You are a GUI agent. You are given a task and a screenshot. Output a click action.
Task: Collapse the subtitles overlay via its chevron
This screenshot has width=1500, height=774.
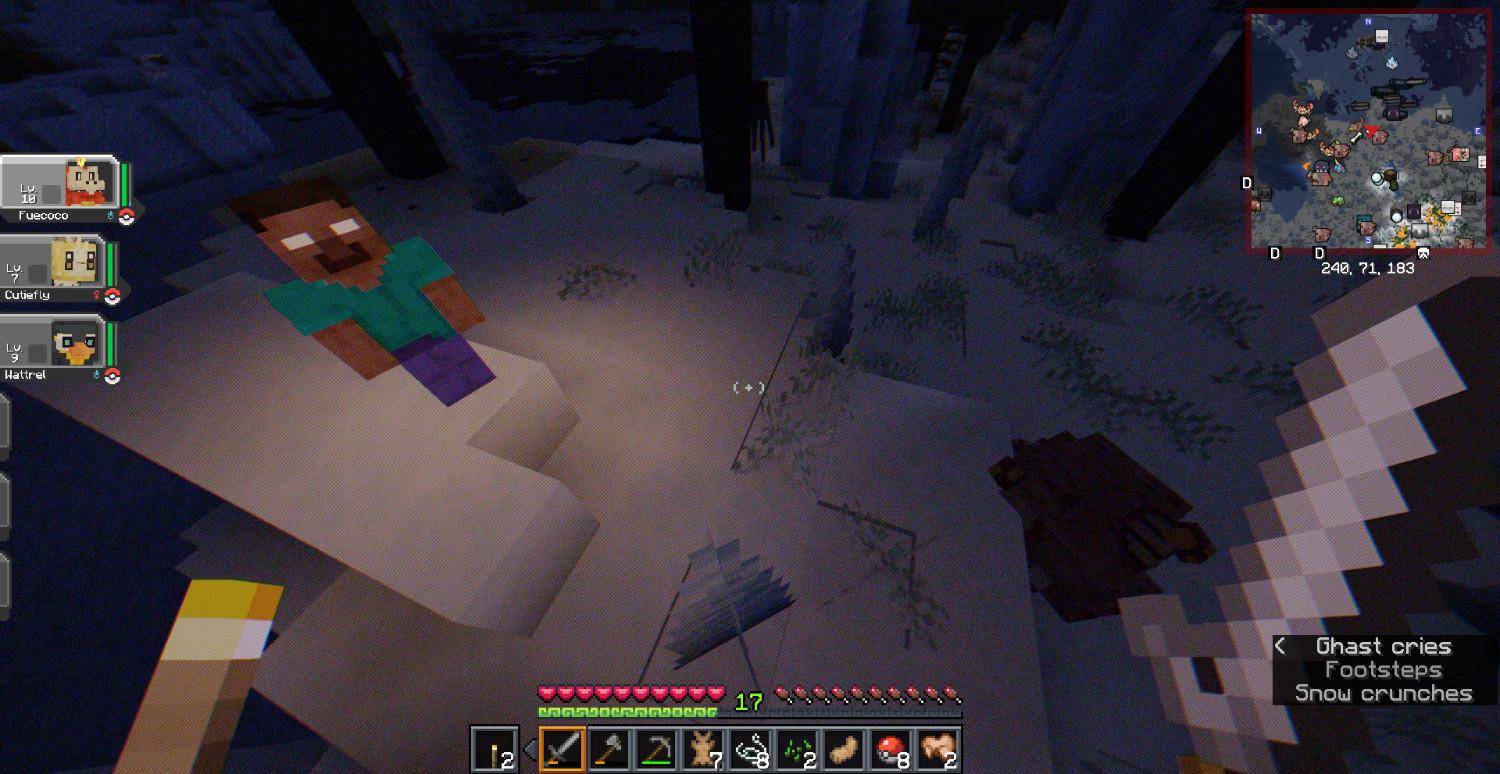tap(1282, 646)
